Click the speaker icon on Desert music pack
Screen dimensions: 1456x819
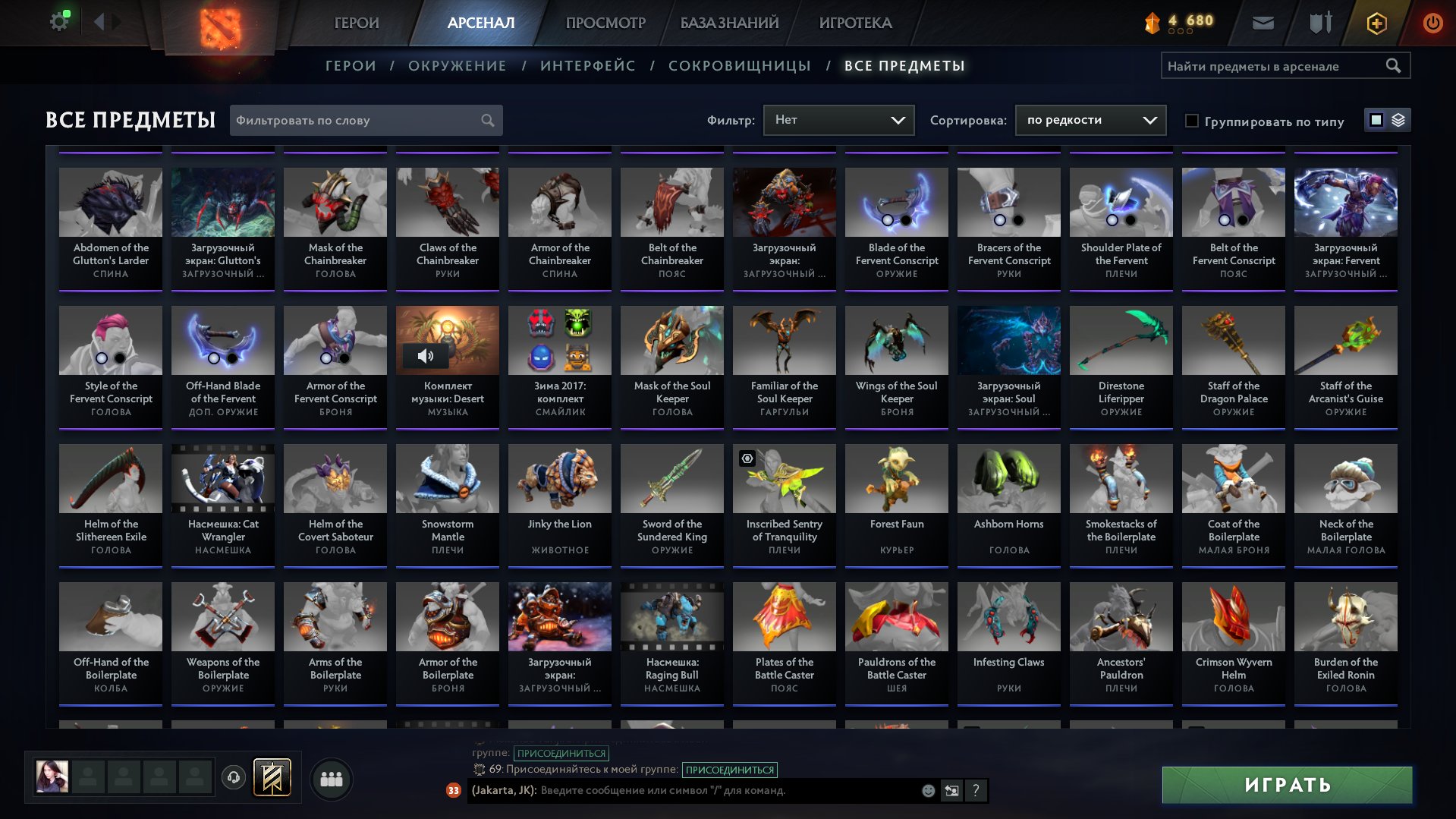(425, 354)
